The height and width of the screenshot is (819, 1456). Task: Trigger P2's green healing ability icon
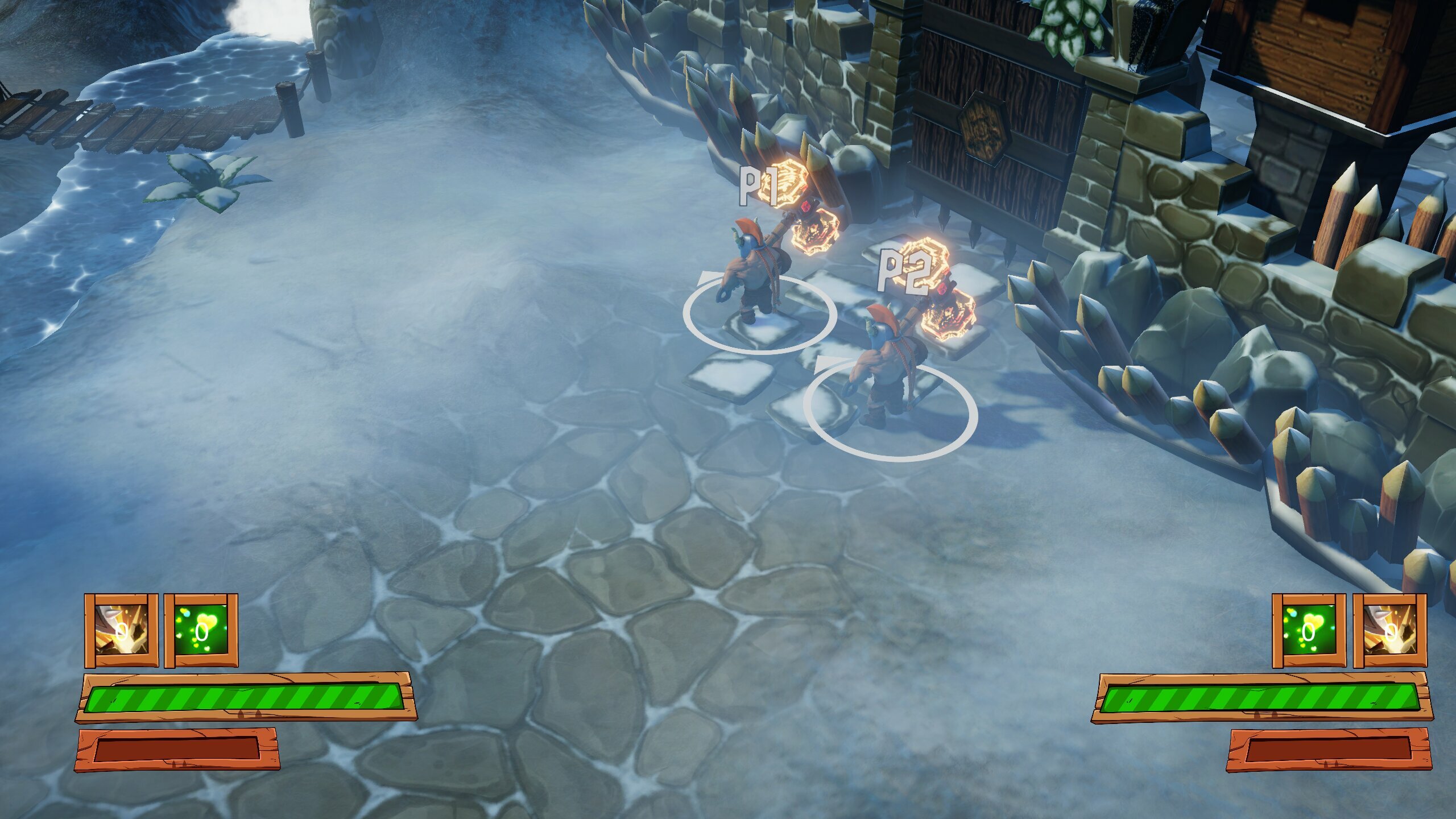click(1309, 630)
